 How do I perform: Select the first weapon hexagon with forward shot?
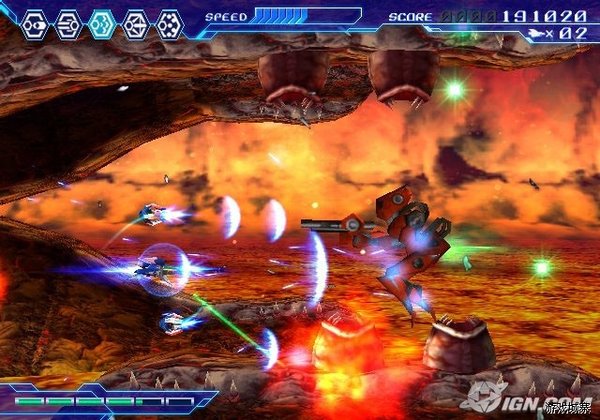pos(35,22)
